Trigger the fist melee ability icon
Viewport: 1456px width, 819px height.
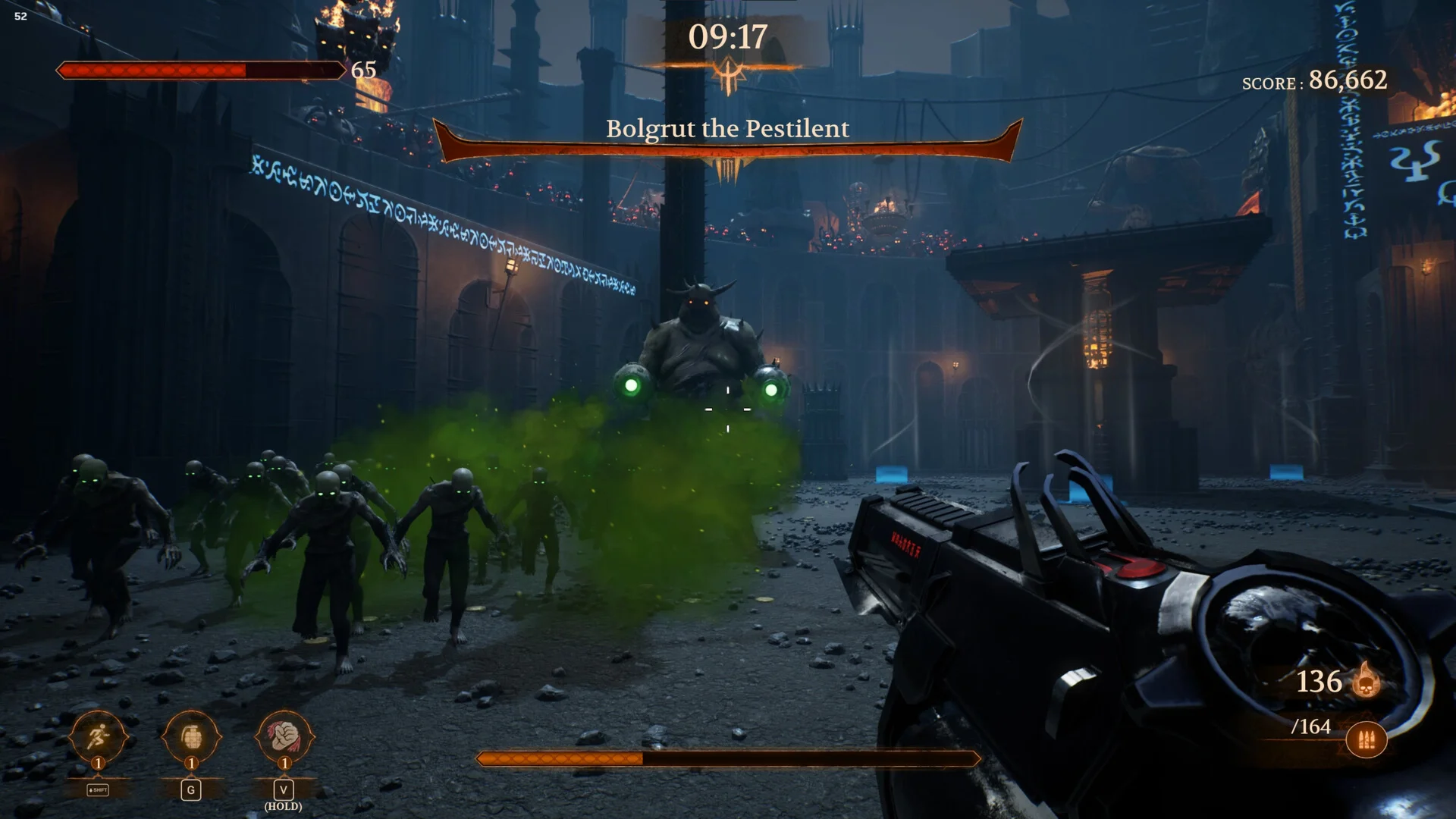pos(284,736)
